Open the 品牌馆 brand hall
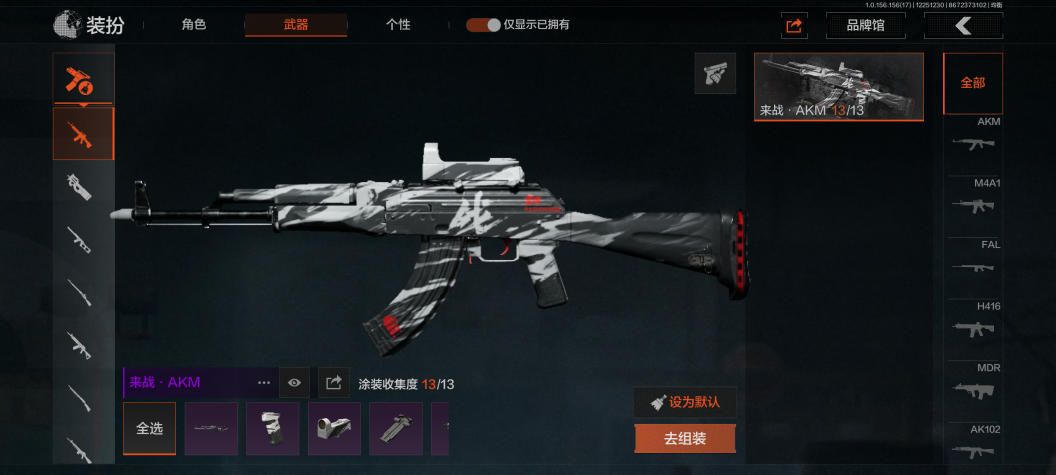Screen dimensions: 1056x475 [x=865, y=26]
